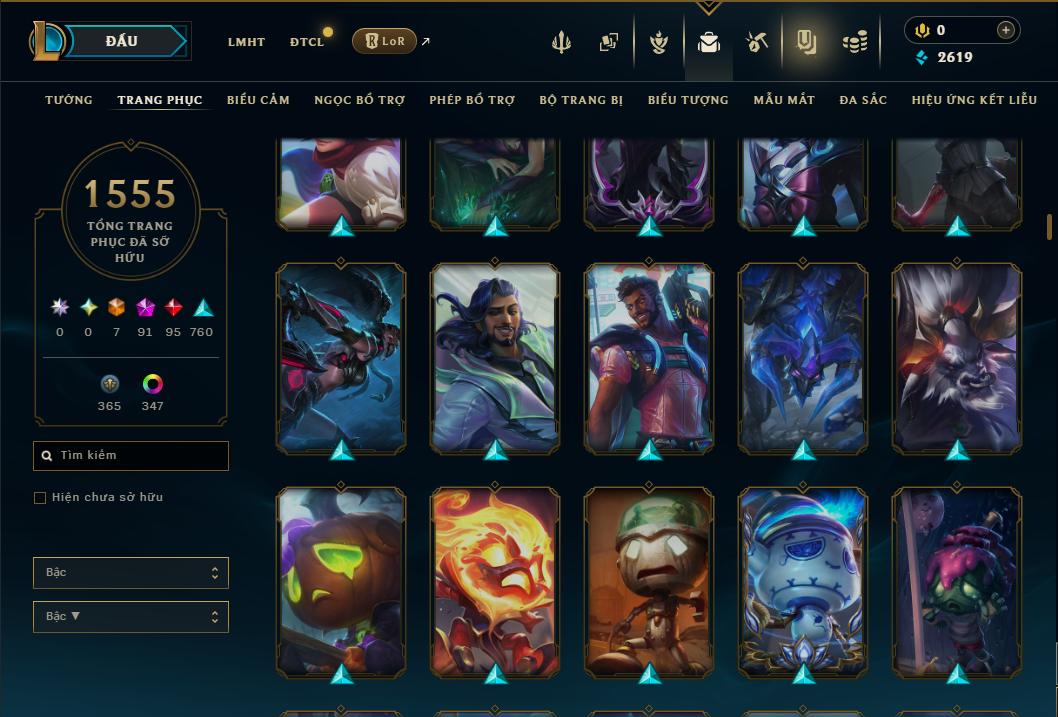Open the LoR launcher link
Screen dimensions: 1058x717
[x=384, y=41]
